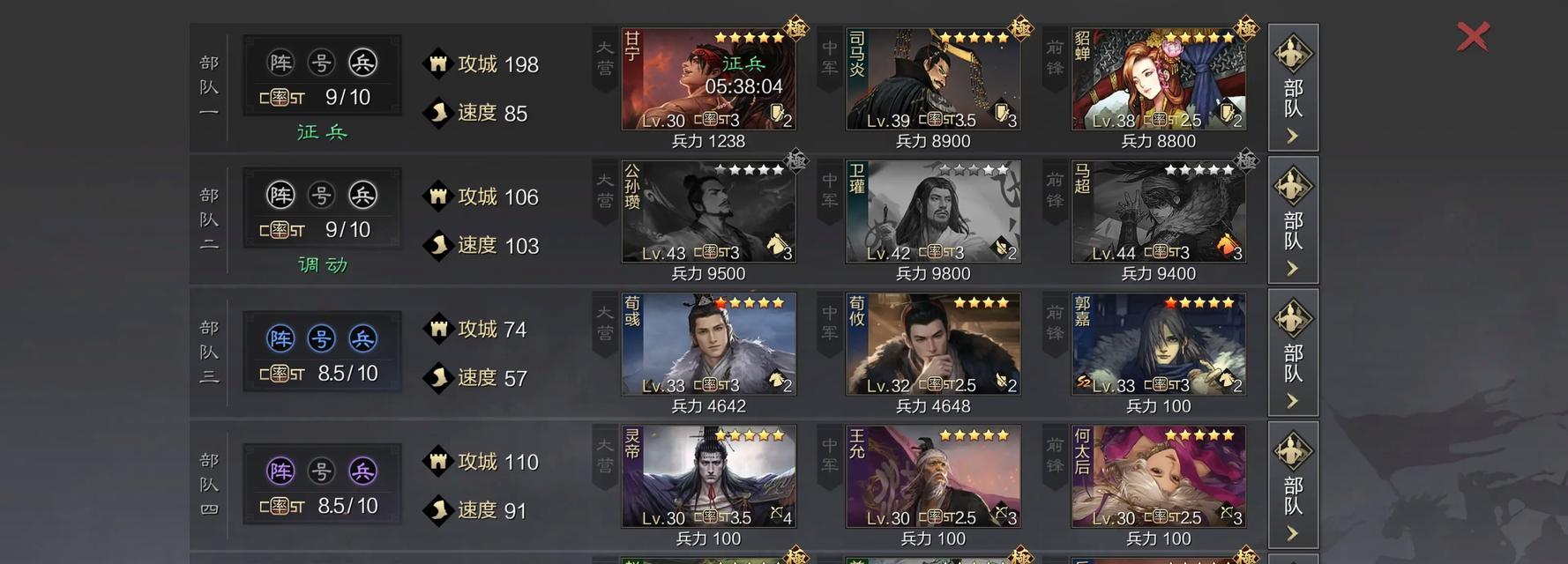Select general 司马炎 card
Screen dimensions: 1568x564
click(933, 79)
